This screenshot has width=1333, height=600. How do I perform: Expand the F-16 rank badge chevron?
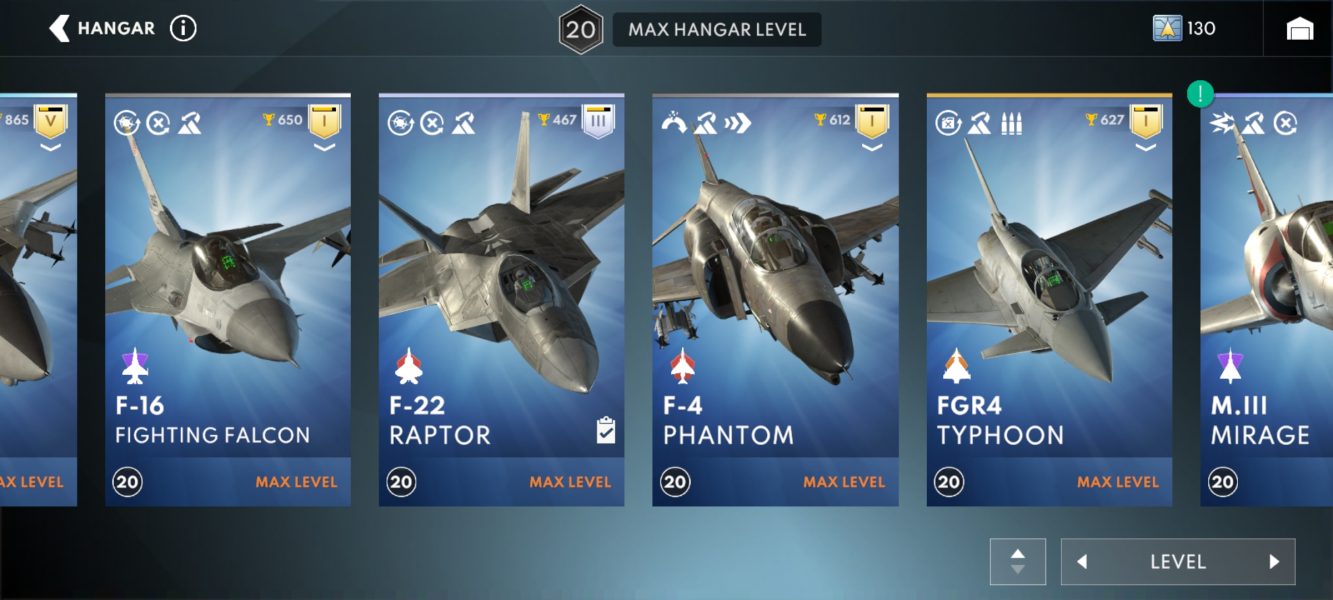pos(324,148)
